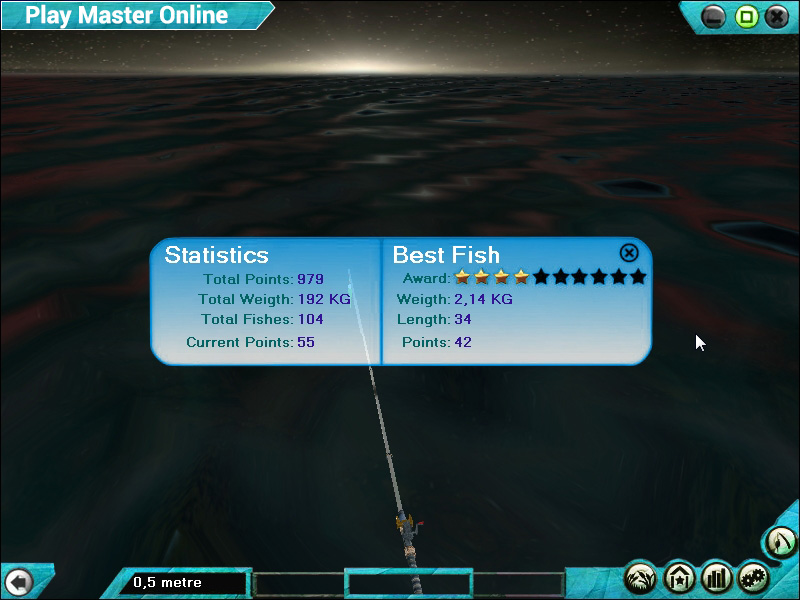Exit the game with the top X button
The image size is (800, 600).
[777, 16]
